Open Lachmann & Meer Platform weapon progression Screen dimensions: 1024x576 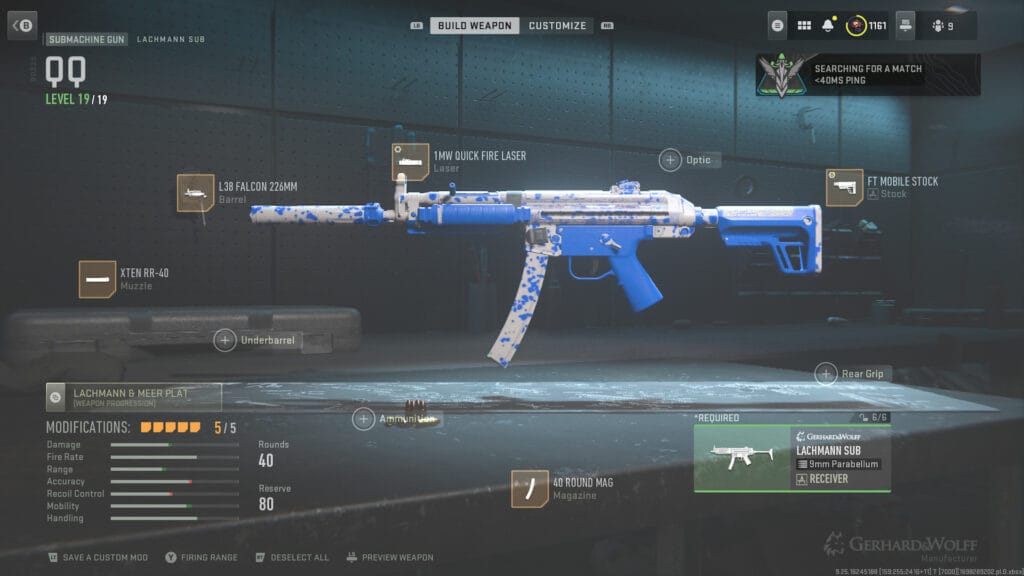click(134, 397)
